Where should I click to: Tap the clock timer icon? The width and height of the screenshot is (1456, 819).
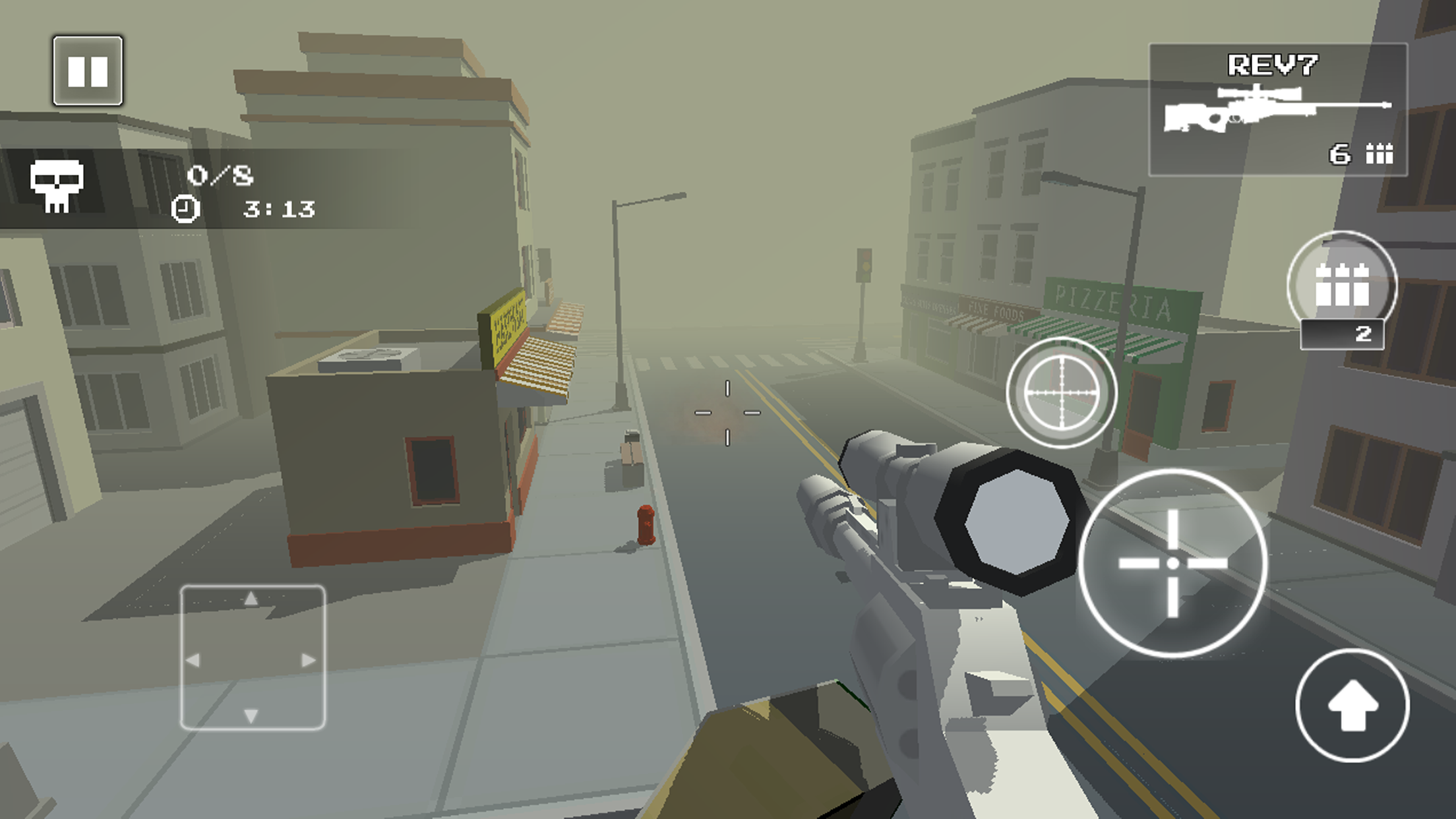point(187,212)
